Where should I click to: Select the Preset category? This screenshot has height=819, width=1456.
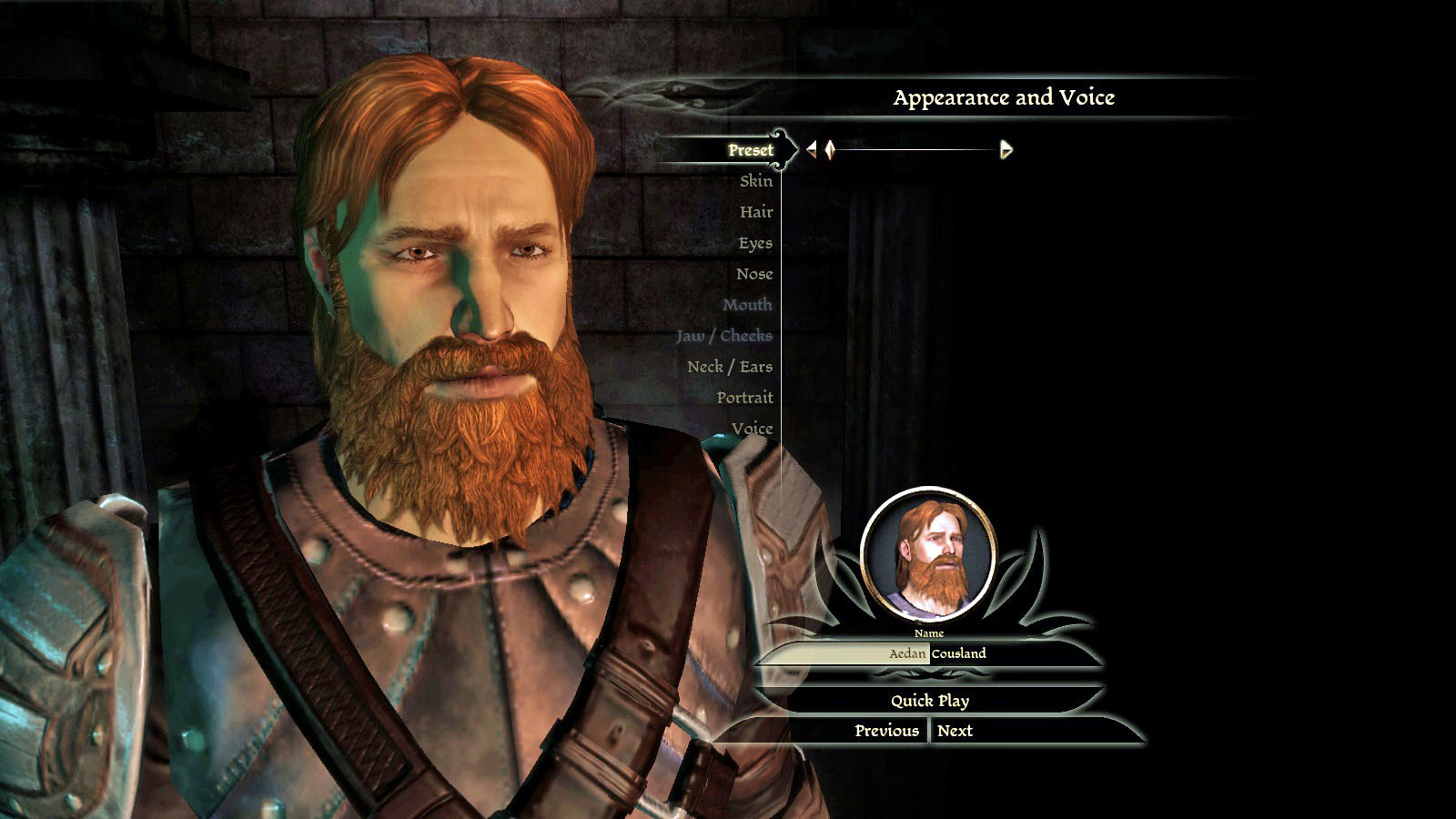[x=750, y=150]
